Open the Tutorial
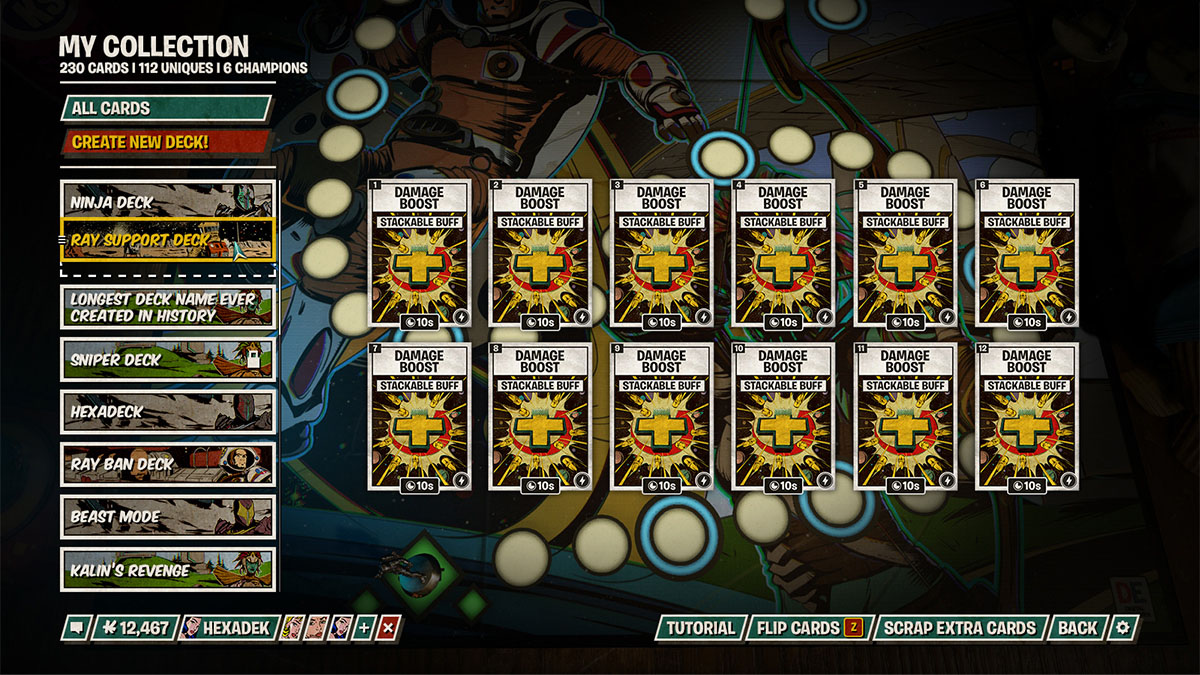This screenshot has height=675, width=1200. pos(700,628)
